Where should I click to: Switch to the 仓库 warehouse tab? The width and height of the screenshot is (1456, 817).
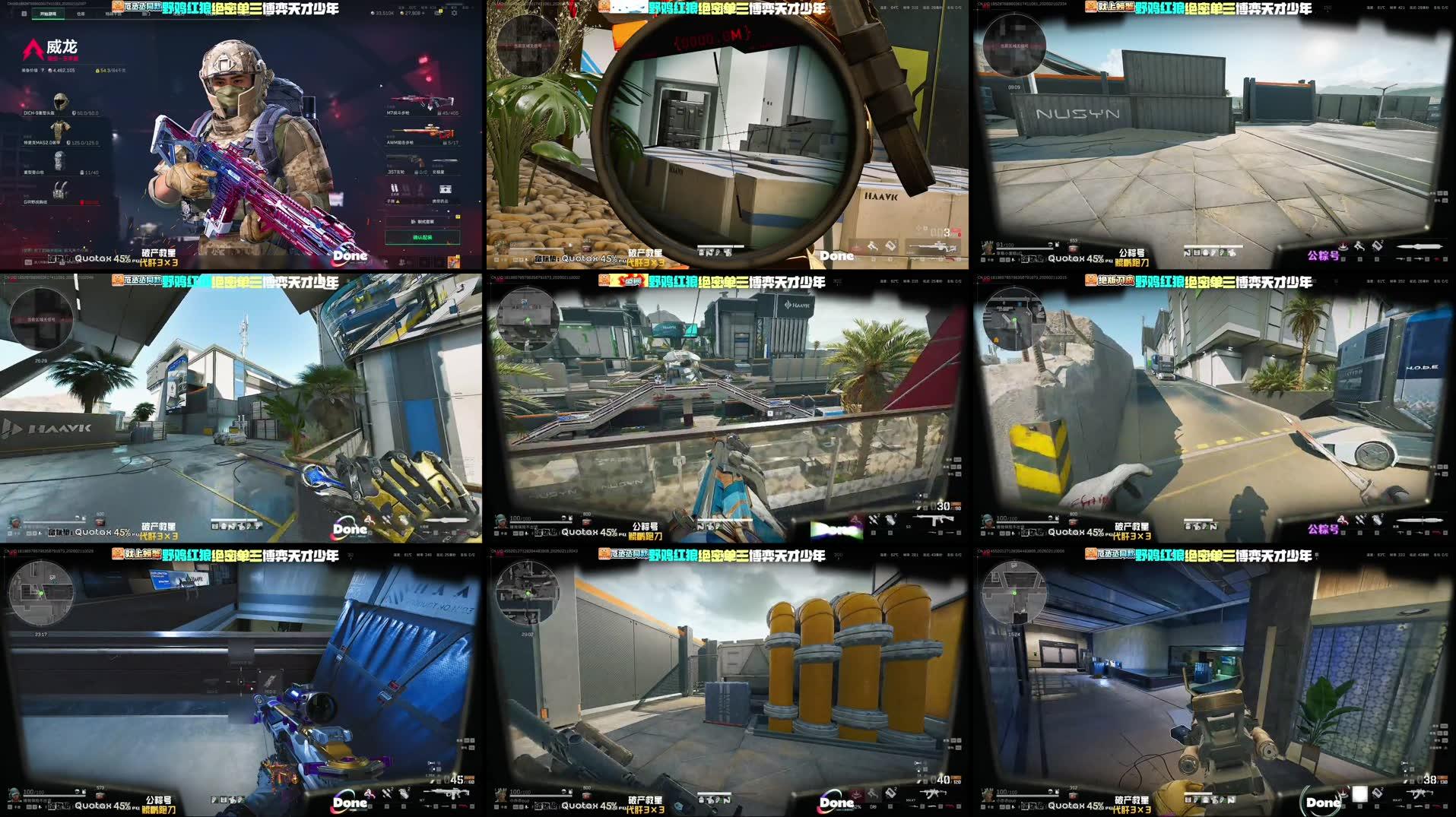click(x=79, y=13)
